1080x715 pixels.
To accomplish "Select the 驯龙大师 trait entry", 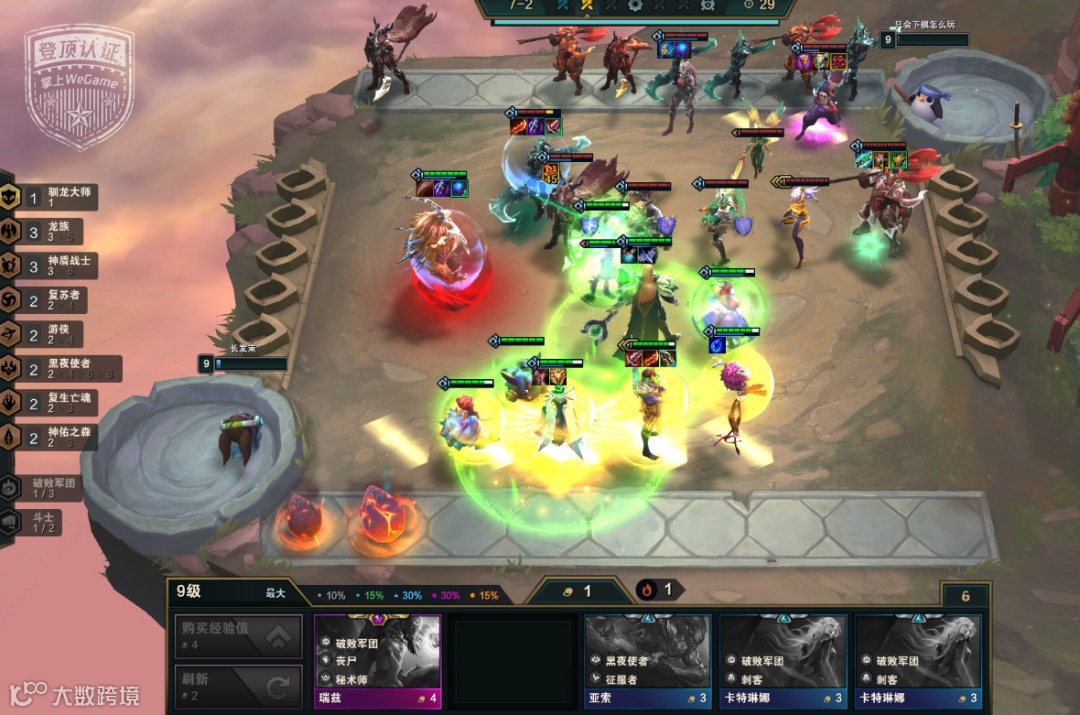I will pyautogui.click(x=50, y=196).
